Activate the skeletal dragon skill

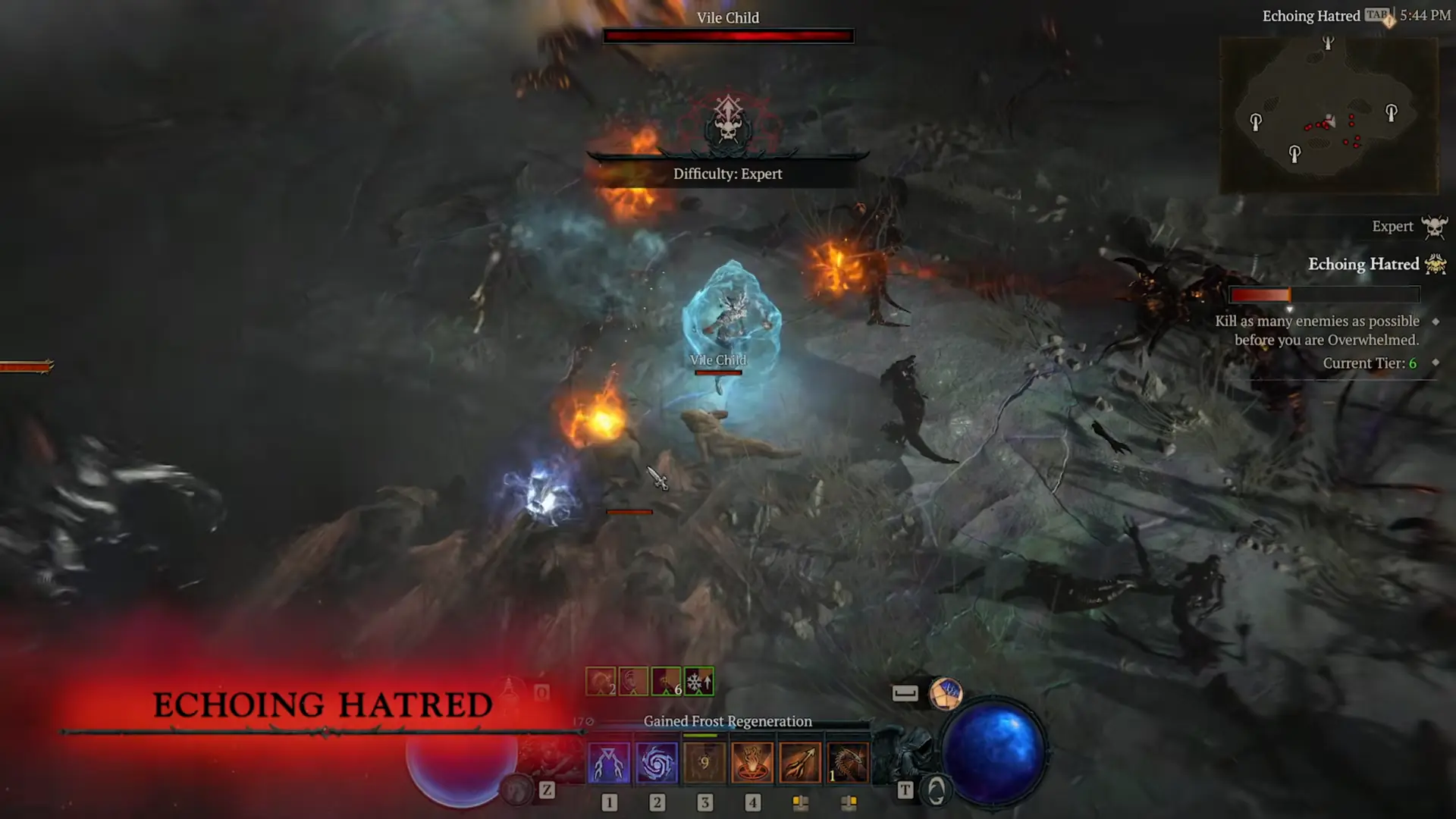pyautogui.click(x=848, y=762)
